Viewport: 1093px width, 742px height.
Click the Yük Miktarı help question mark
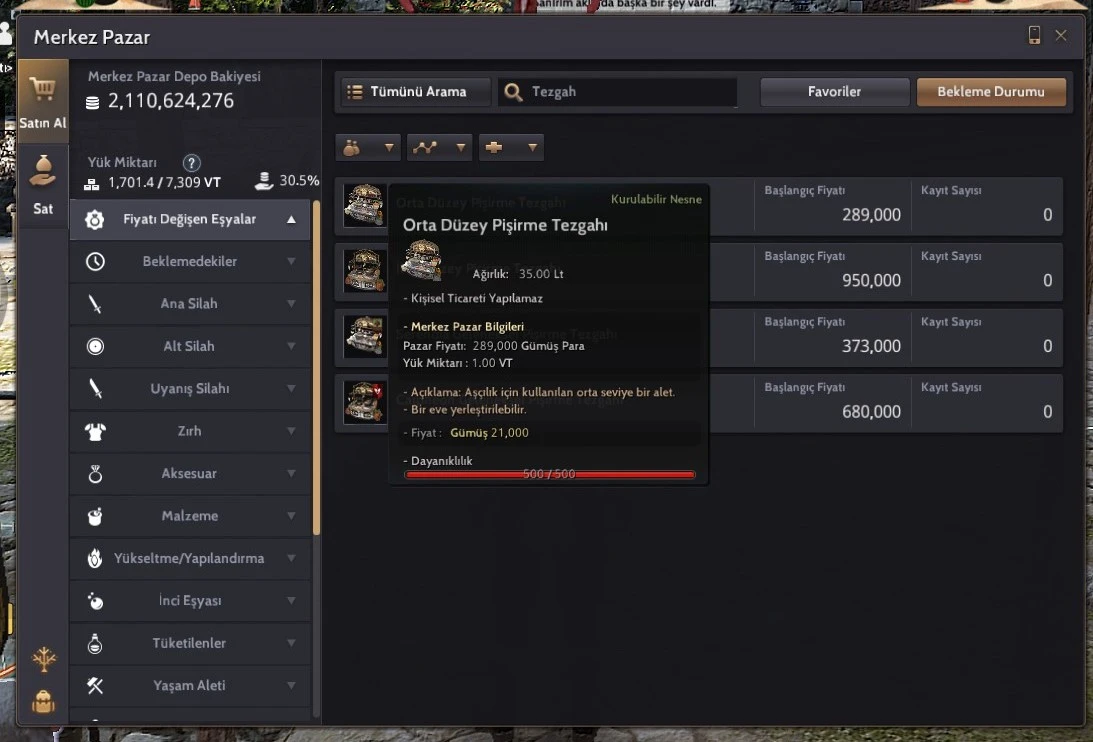click(x=192, y=163)
